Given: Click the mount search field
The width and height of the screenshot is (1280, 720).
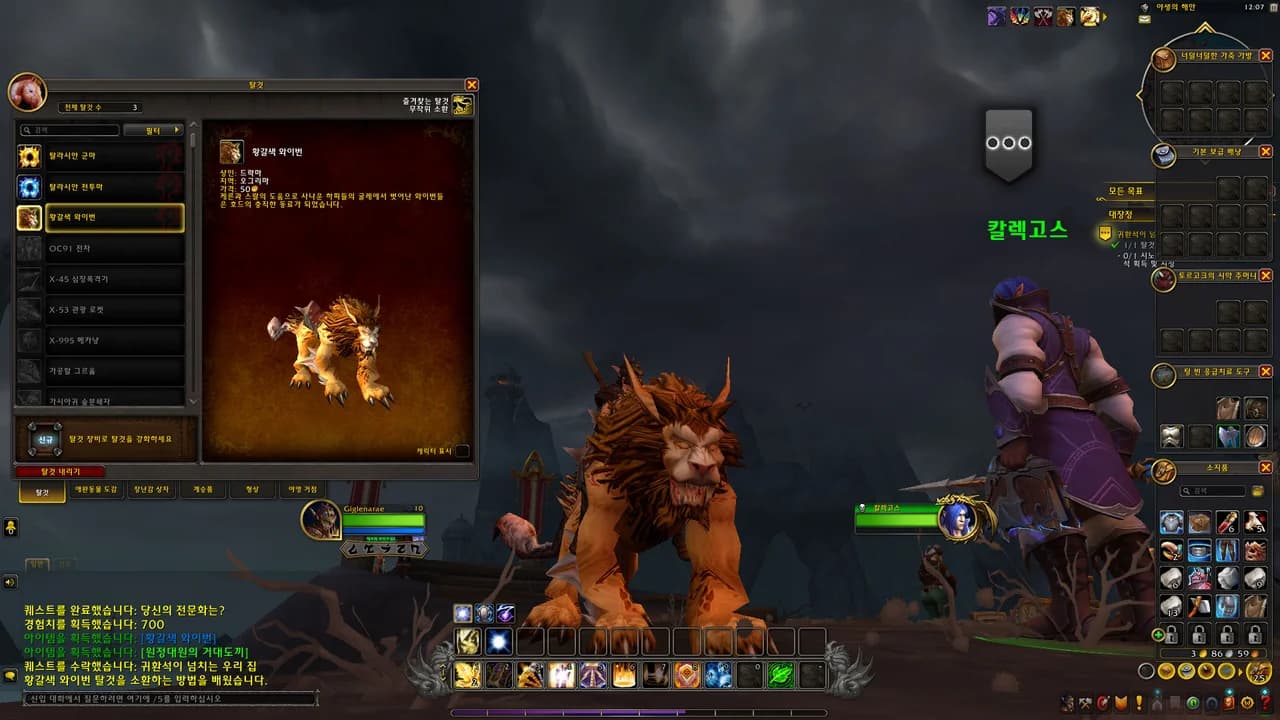Looking at the screenshot, I should [x=70, y=130].
